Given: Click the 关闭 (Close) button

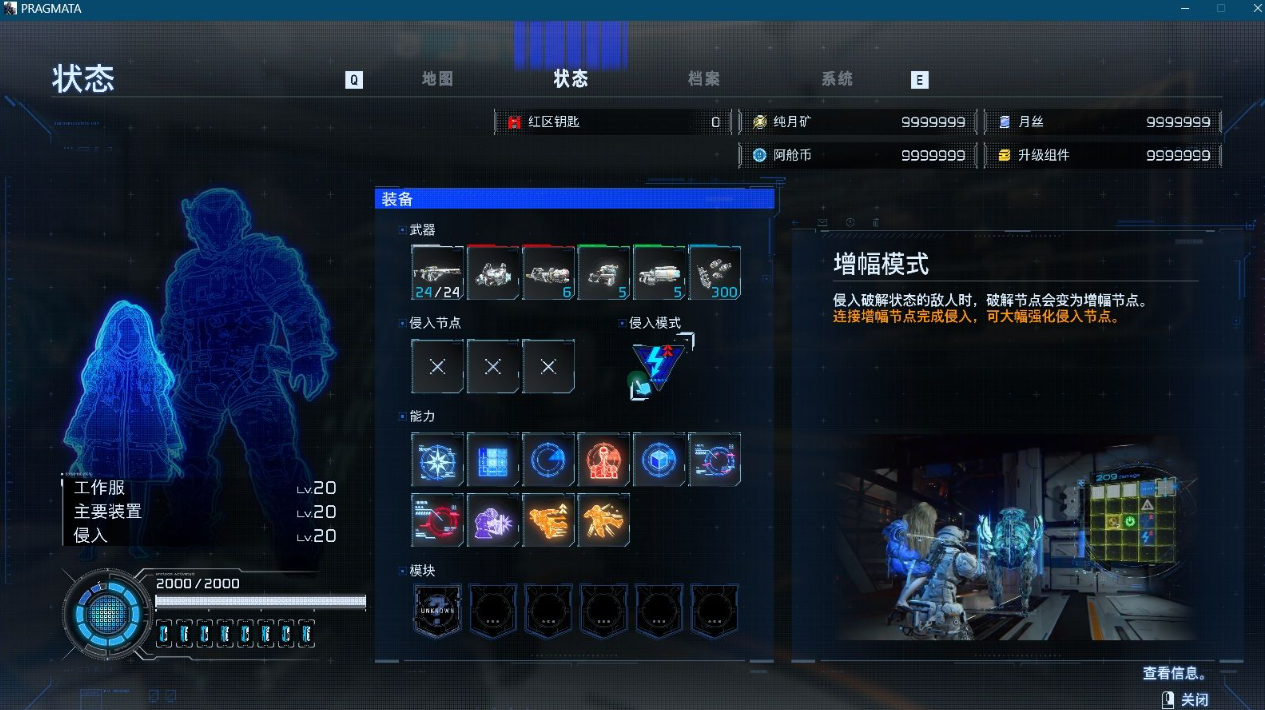Looking at the screenshot, I should (1185, 700).
